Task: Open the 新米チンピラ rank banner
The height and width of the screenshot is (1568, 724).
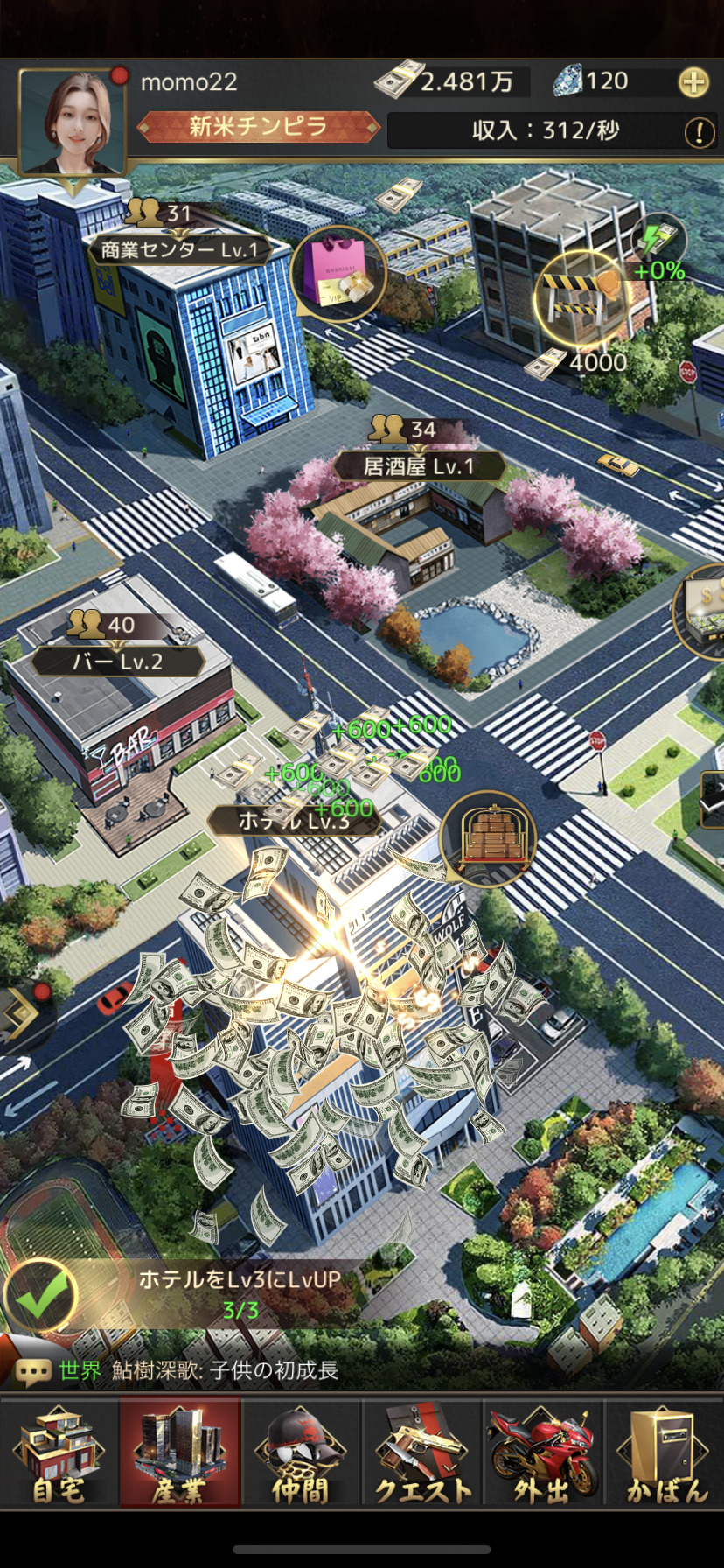Action: coord(259,127)
